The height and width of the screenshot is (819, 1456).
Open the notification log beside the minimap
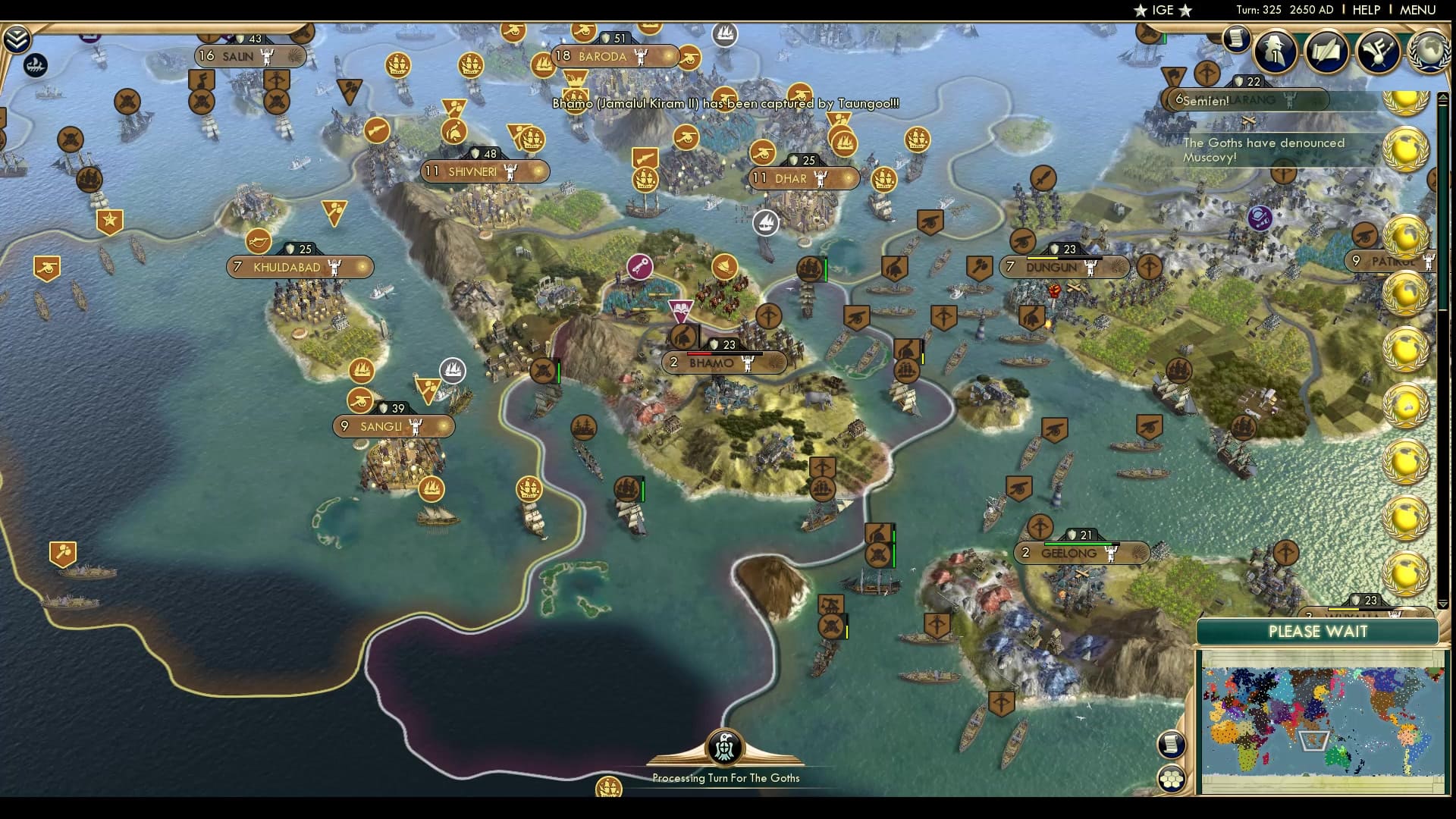click(1172, 745)
